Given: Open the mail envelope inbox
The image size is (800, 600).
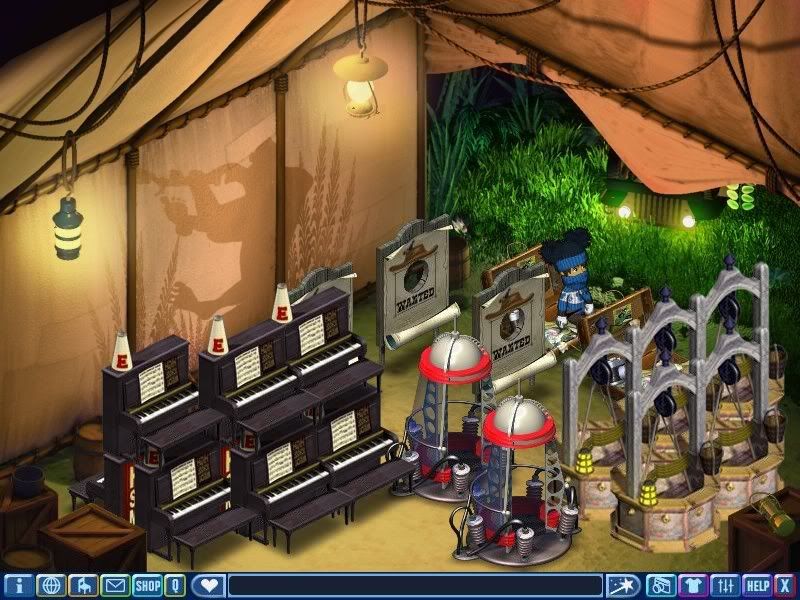Looking at the screenshot, I should pos(116,586).
